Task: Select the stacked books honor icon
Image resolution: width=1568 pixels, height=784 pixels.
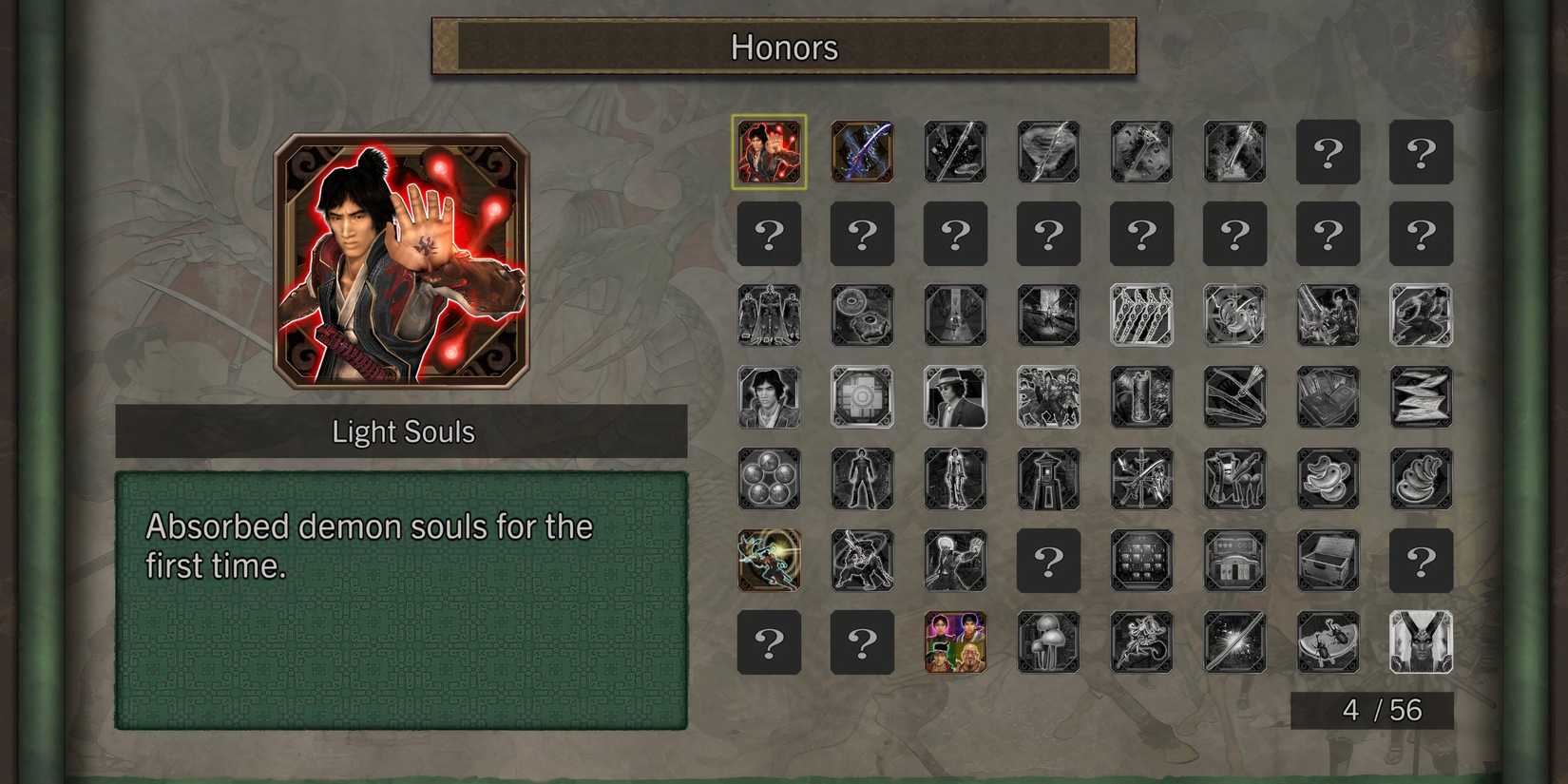Action: point(1328,397)
